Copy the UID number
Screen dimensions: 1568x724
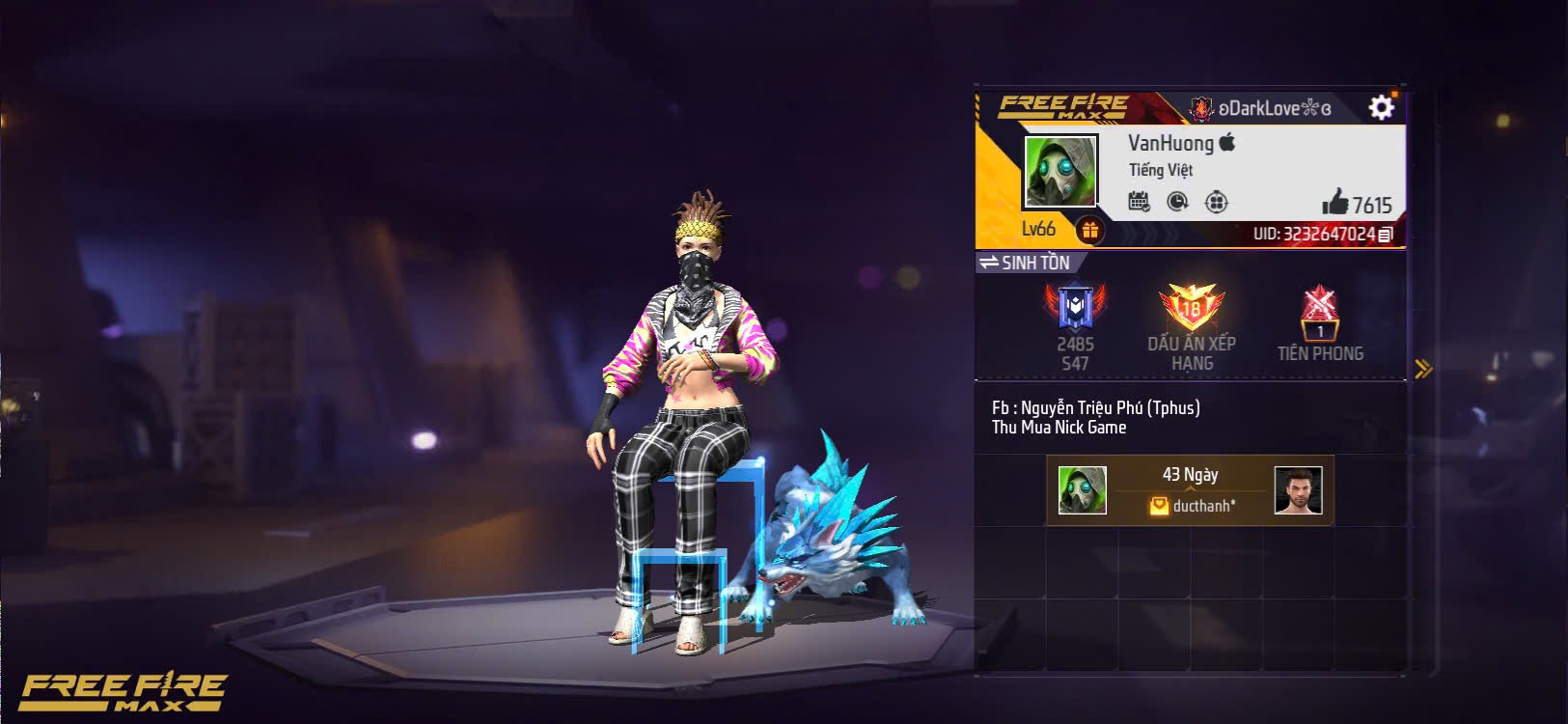click(1386, 235)
